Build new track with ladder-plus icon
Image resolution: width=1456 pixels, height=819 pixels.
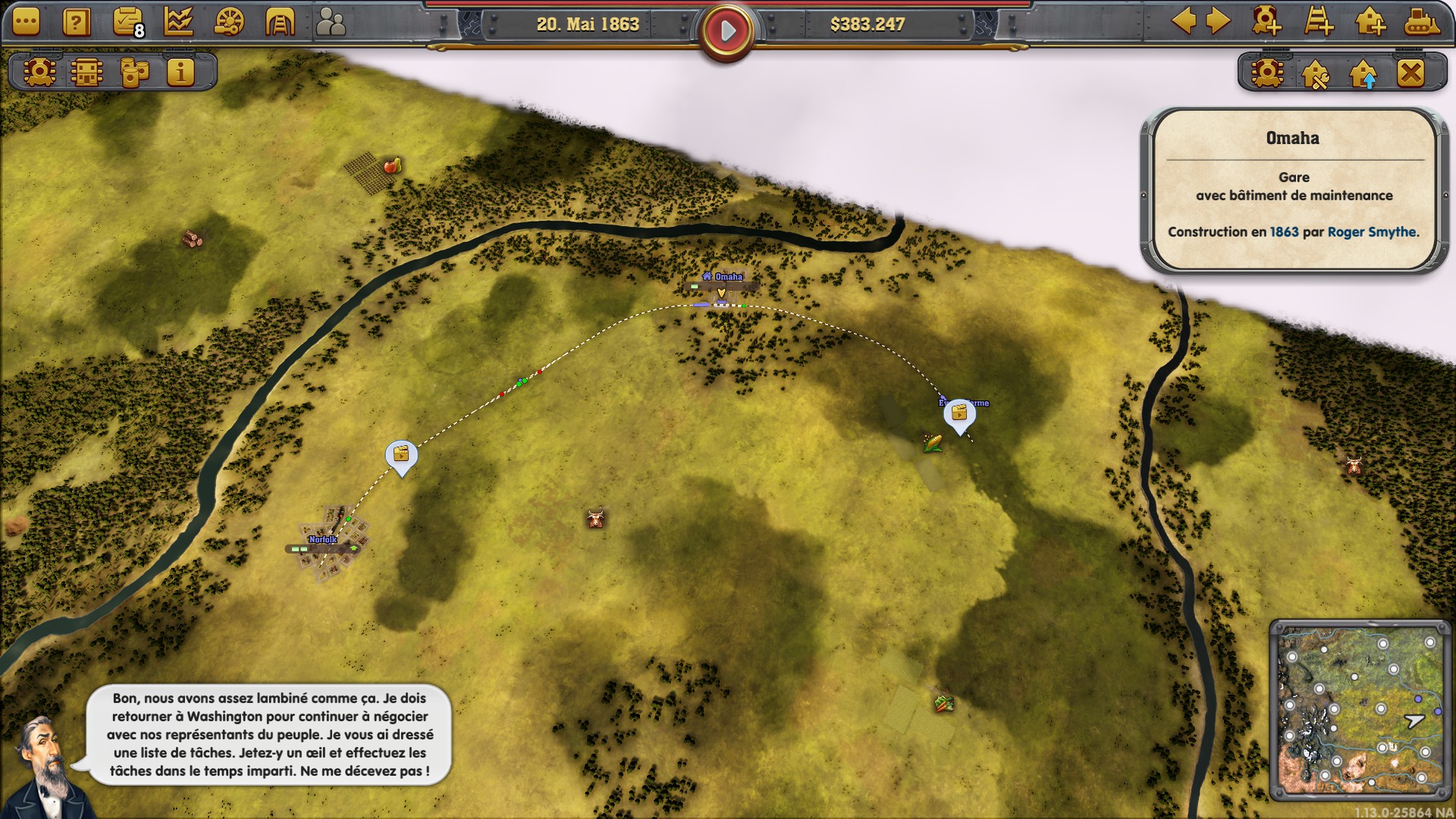(1319, 21)
